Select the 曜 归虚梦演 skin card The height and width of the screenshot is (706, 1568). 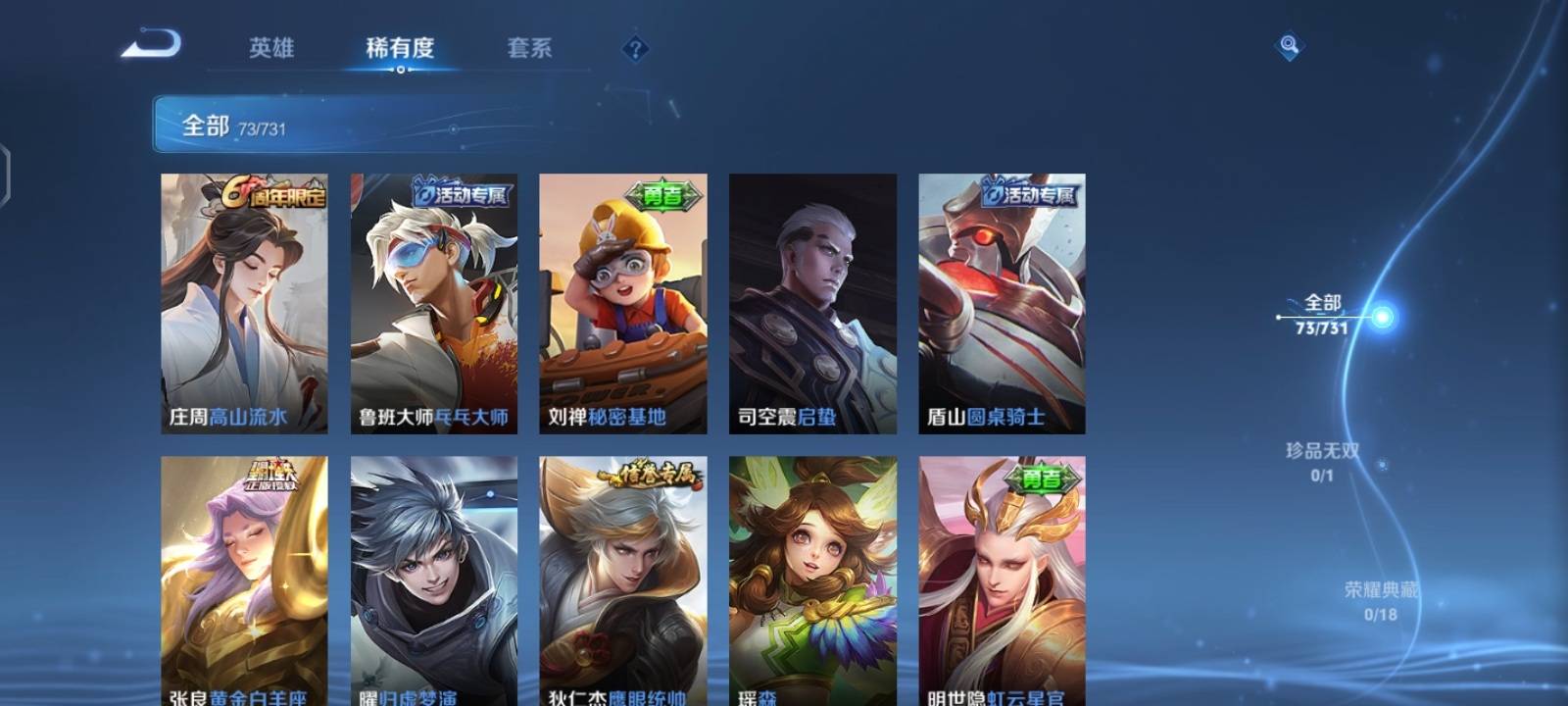click(433, 579)
